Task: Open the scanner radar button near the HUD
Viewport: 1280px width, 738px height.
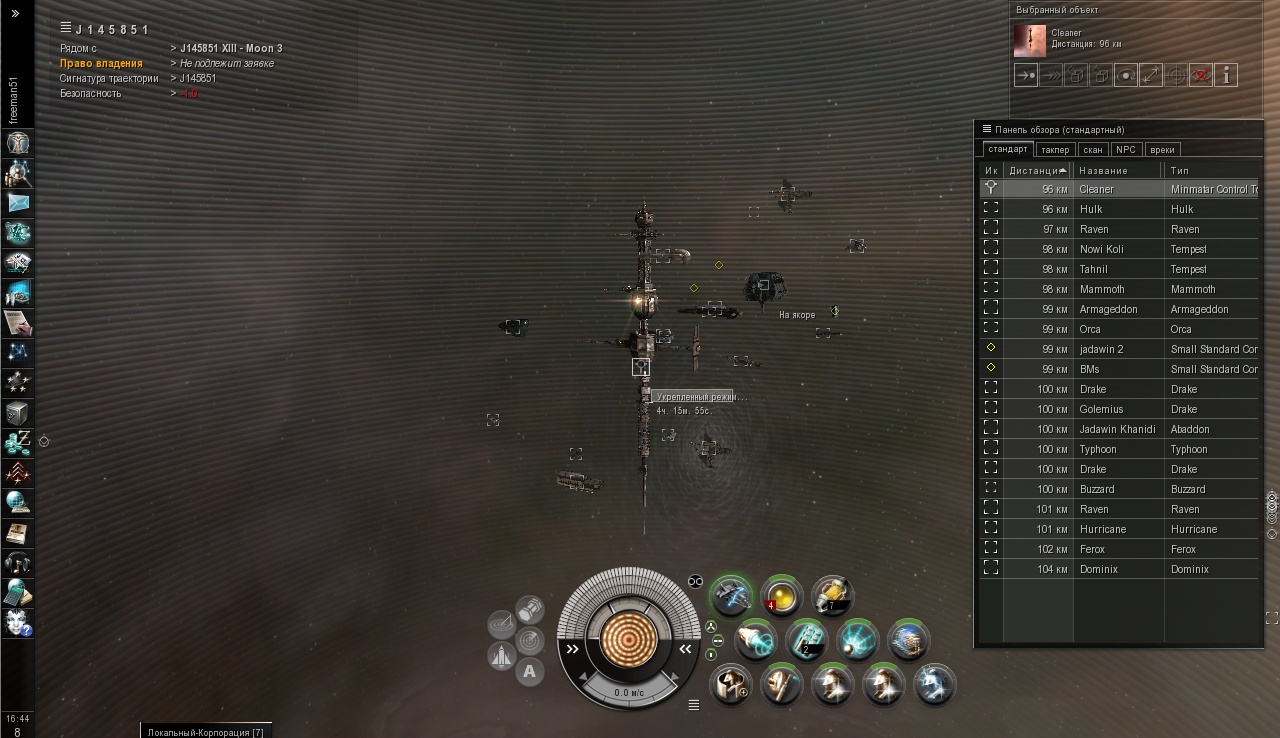Action: point(529,640)
